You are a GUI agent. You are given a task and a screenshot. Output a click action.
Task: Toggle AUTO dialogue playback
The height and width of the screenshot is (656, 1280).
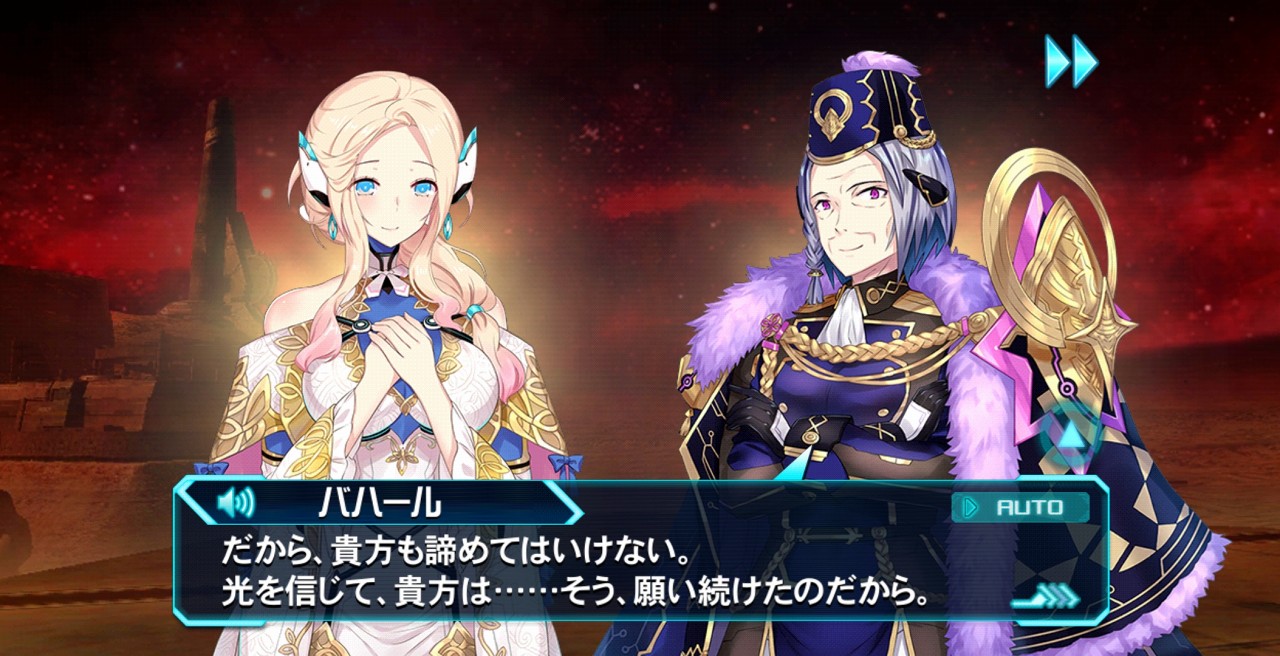pyautogui.click(x=1020, y=507)
